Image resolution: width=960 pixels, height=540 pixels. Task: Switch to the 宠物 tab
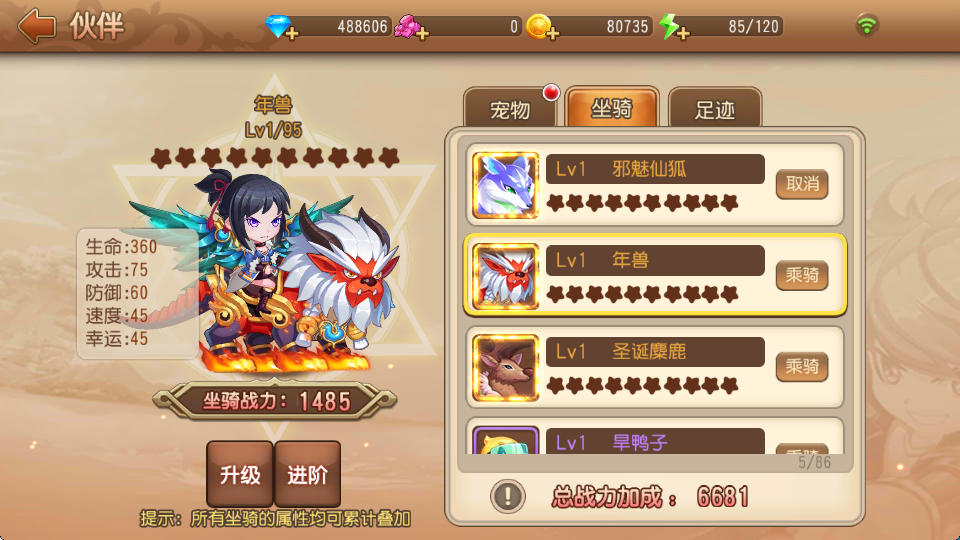pos(510,109)
